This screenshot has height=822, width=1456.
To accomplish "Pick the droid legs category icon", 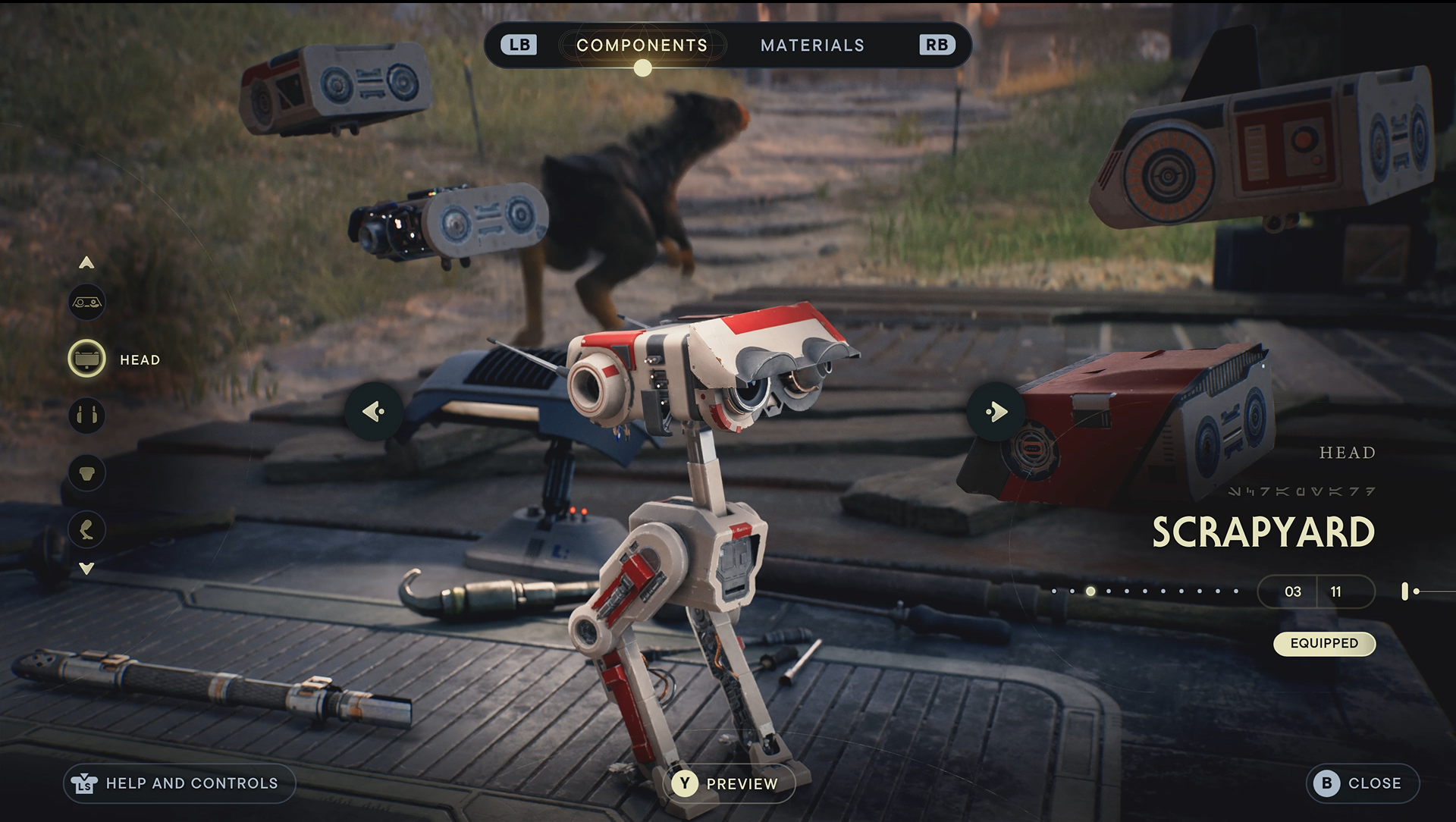I will pos(87,529).
